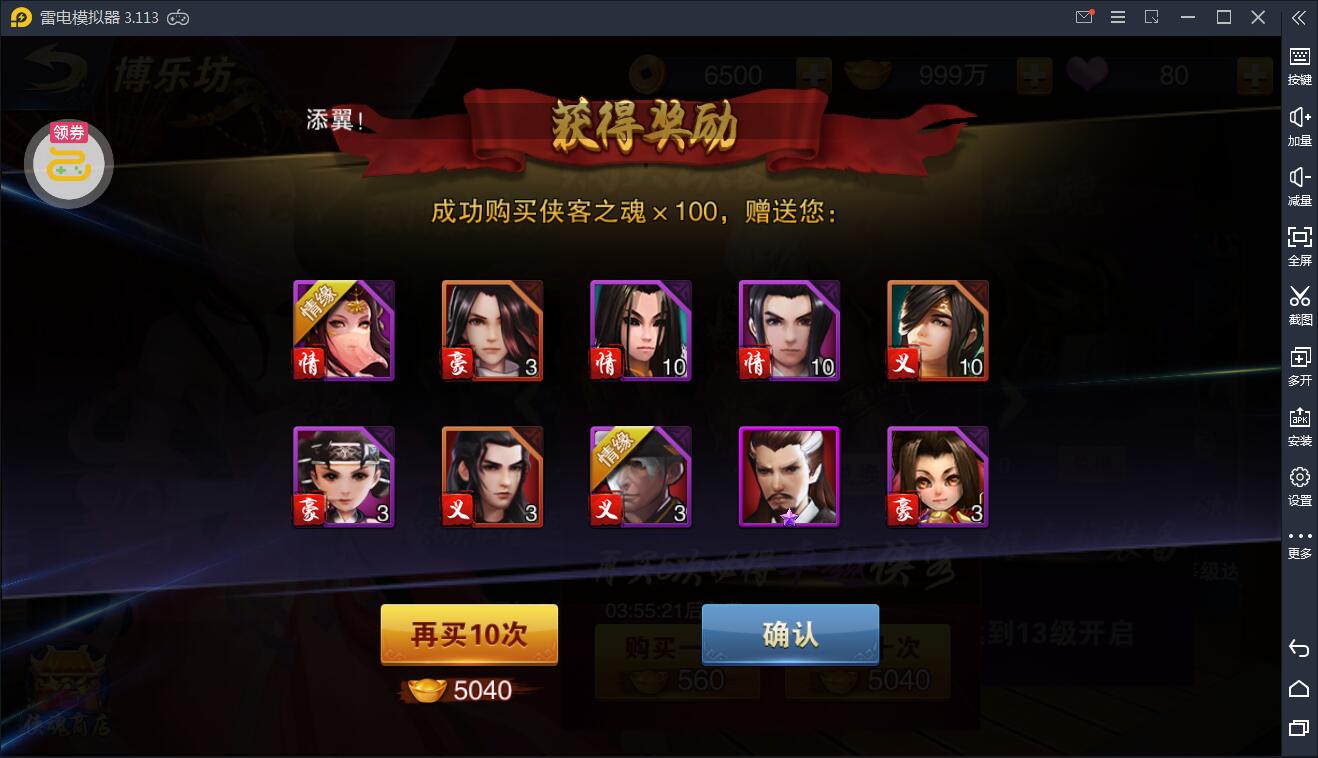Open the mail/message icon in title bar

pos(1084,17)
